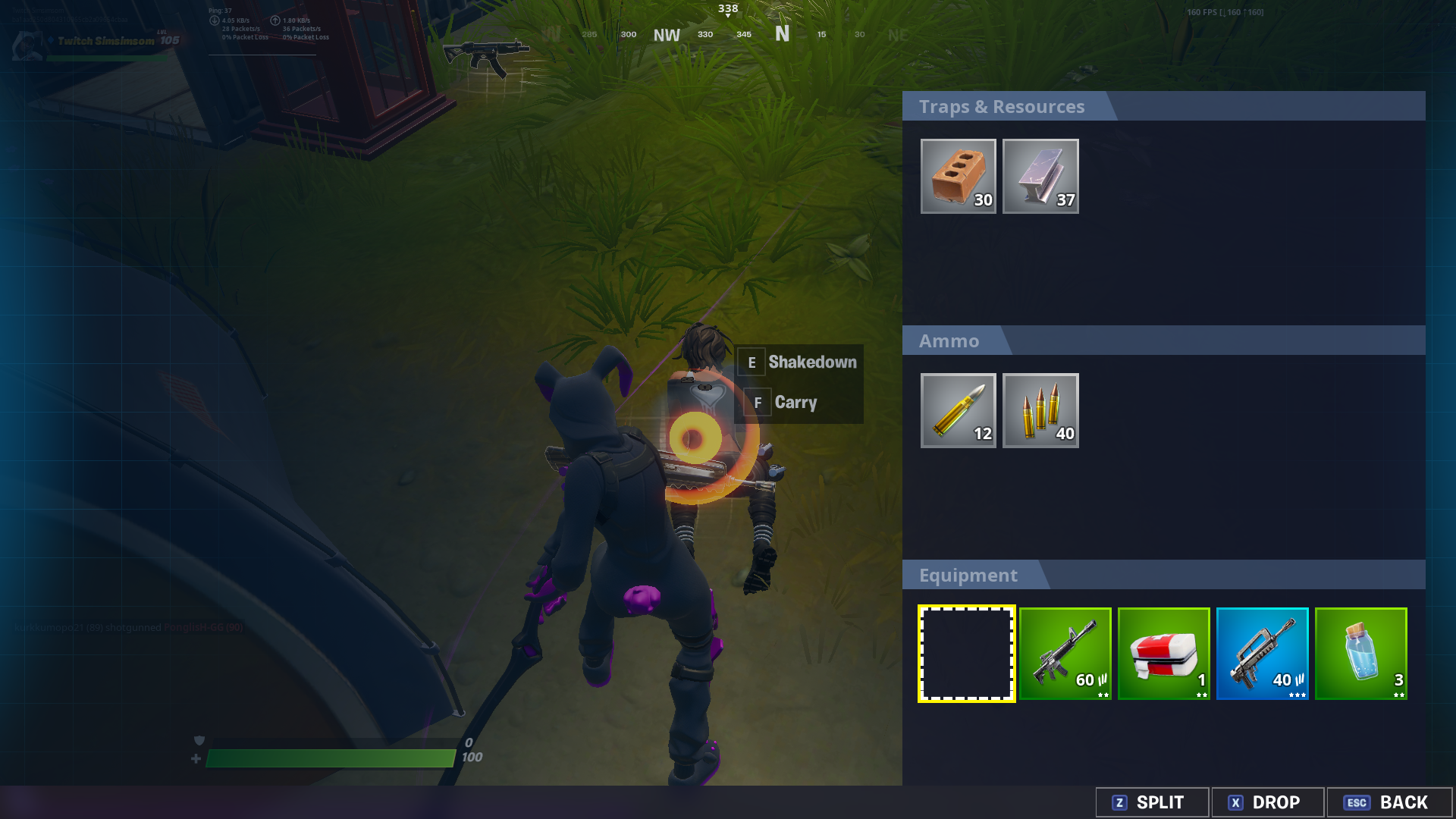Select the empty highlighted equipment slot
Image resolution: width=1456 pixels, height=819 pixels.
click(966, 654)
